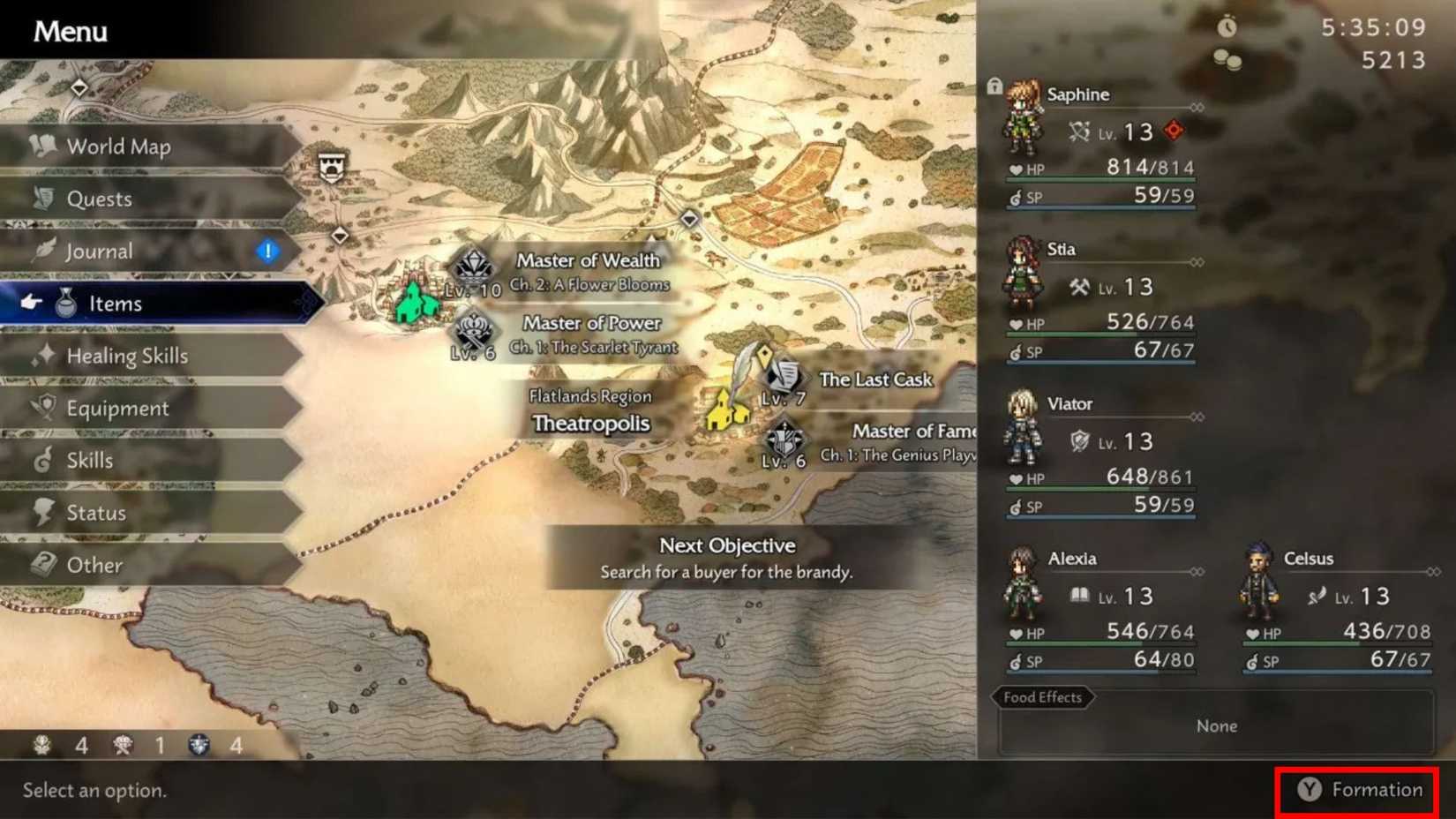This screenshot has width=1456, height=819.
Task: Click the Food Effects panel header
Action: 1042,697
